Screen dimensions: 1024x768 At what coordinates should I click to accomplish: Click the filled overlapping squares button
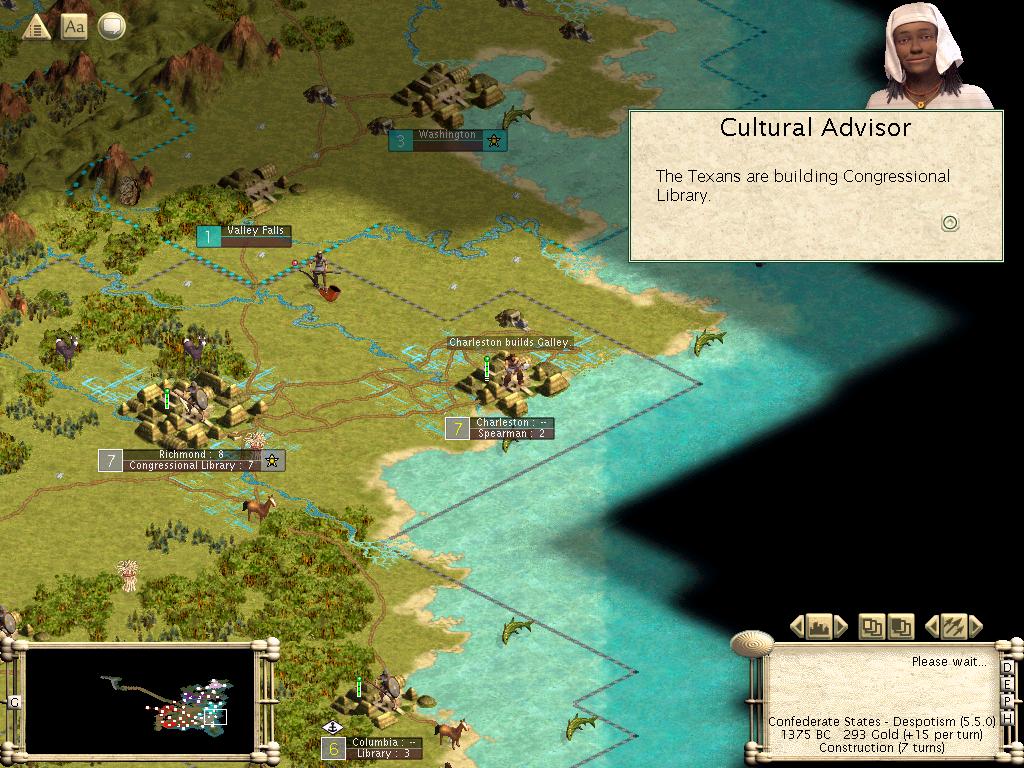pyautogui.click(x=900, y=627)
